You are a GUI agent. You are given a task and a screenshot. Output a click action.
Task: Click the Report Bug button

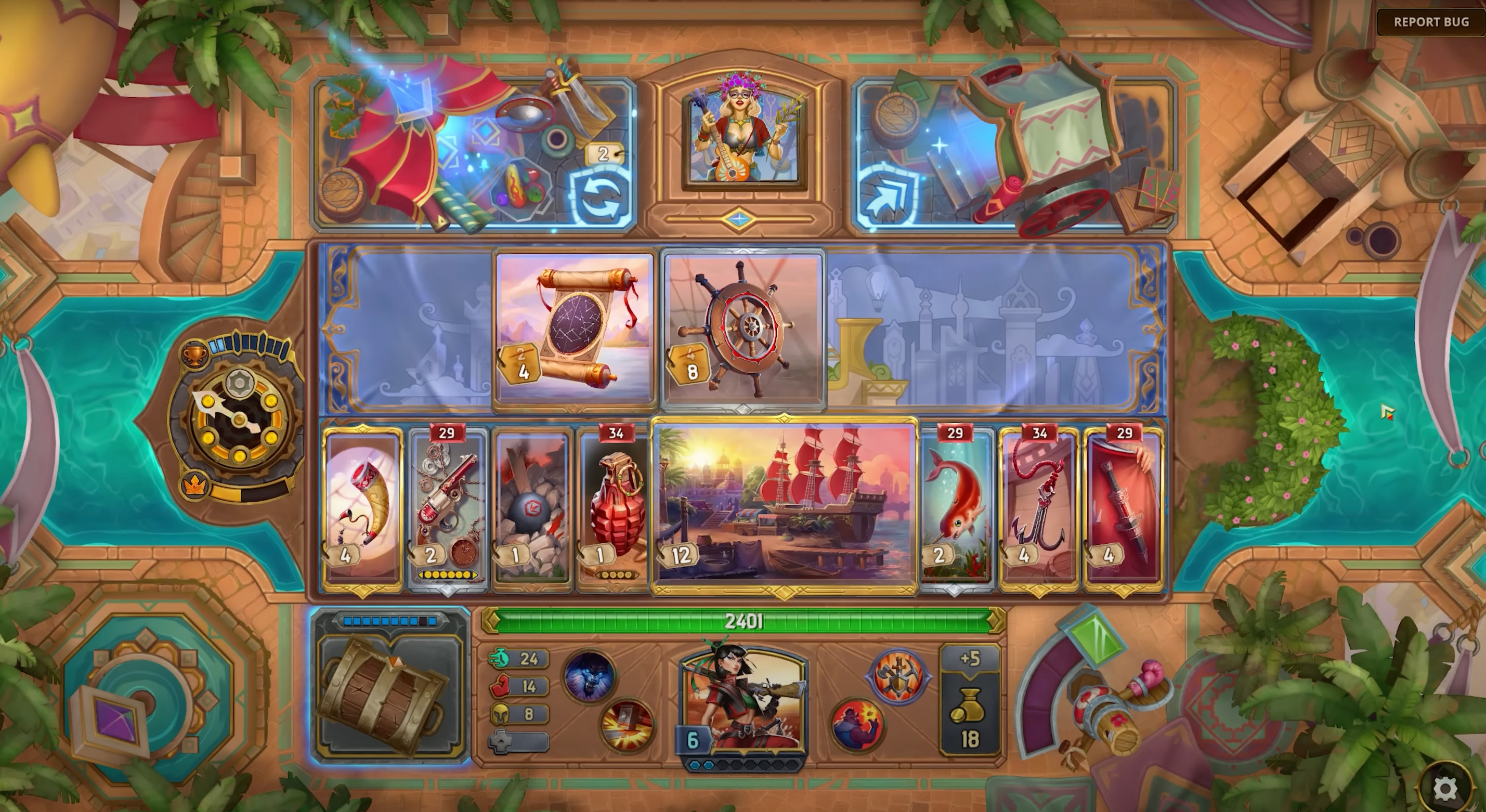1430,22
